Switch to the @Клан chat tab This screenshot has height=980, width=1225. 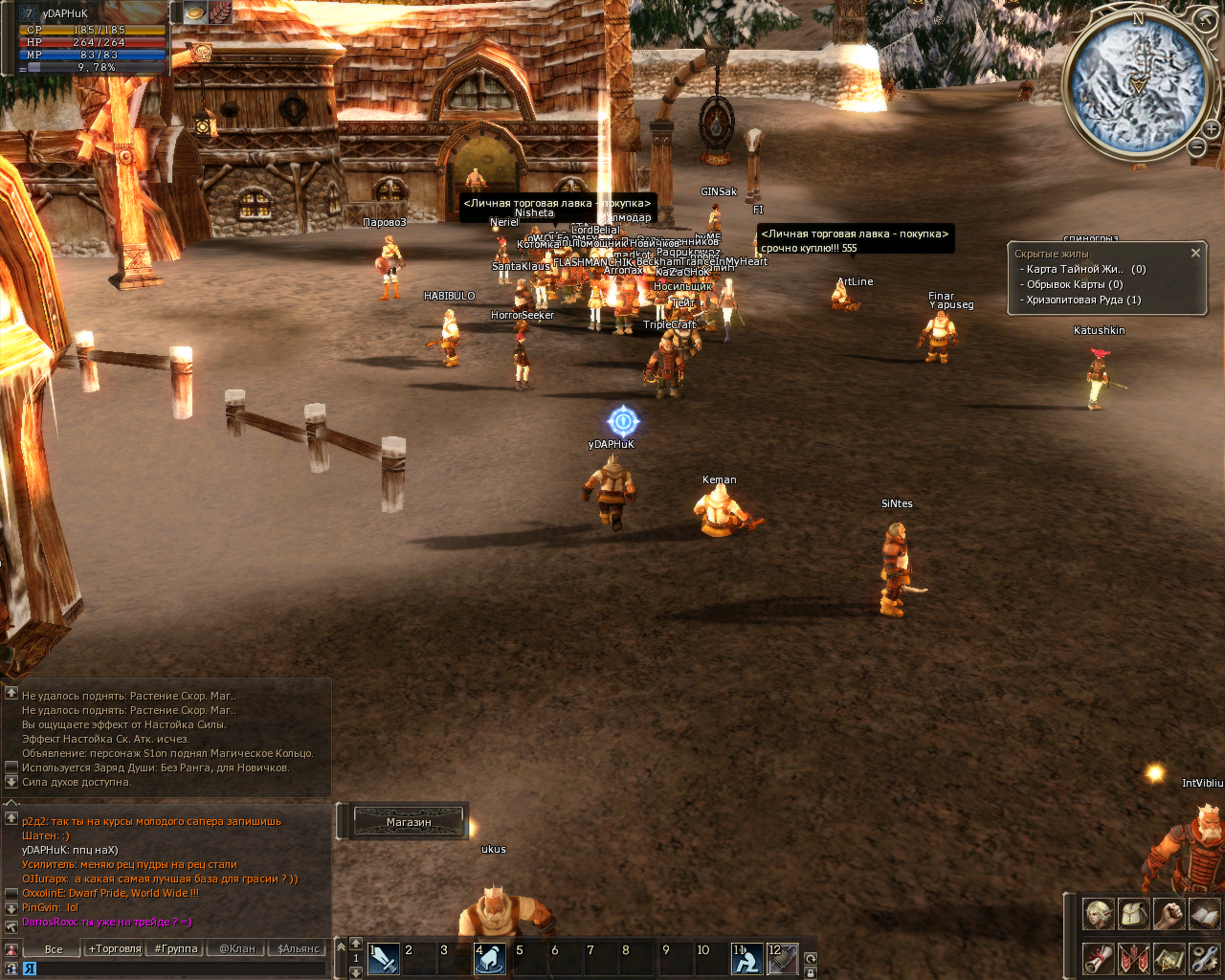click(x=237, y=949)
